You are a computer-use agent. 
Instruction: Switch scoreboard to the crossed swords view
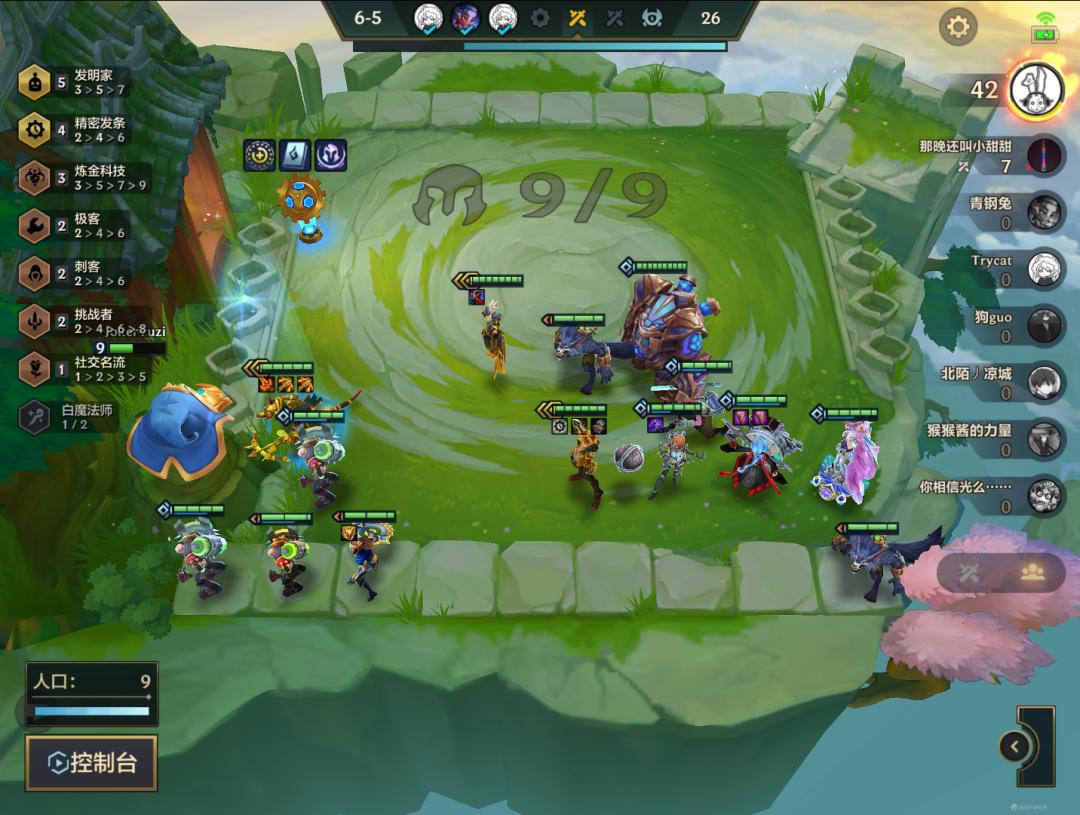(x=970, y=572)
